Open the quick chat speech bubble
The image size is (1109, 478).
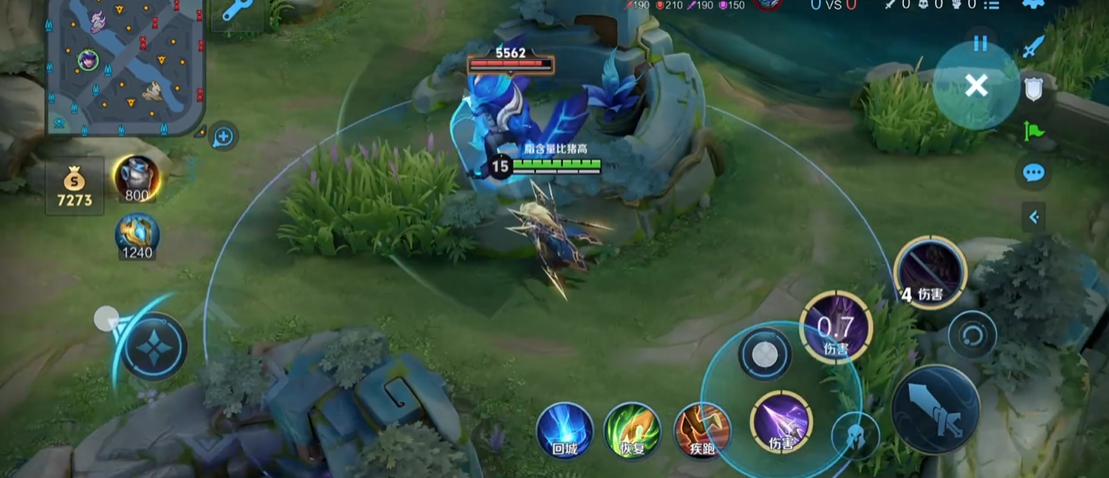coord(1034,173)
